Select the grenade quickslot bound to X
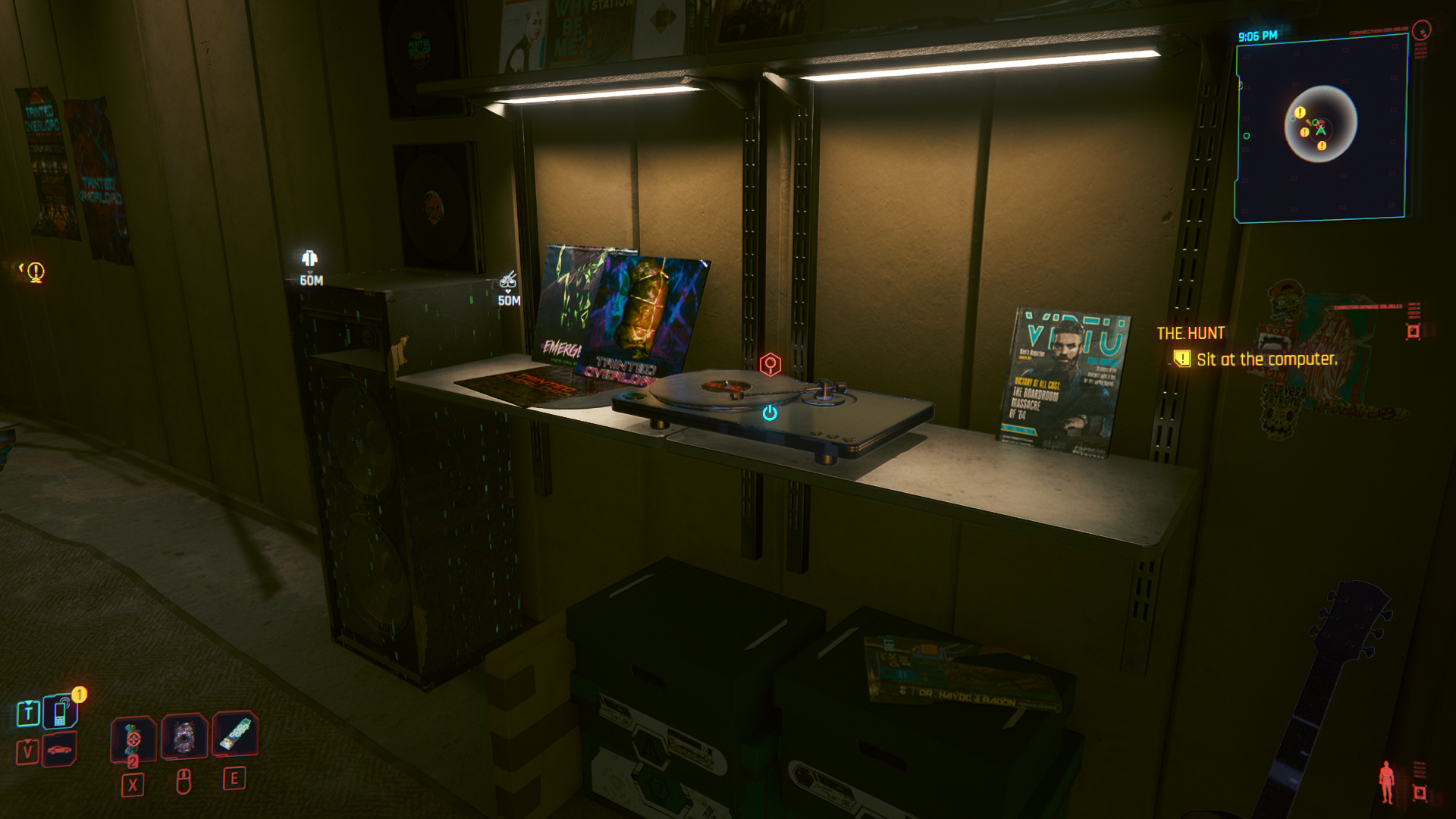This screenshot has height=819, width=1456. pyautogui.click(x=133, y=736)
